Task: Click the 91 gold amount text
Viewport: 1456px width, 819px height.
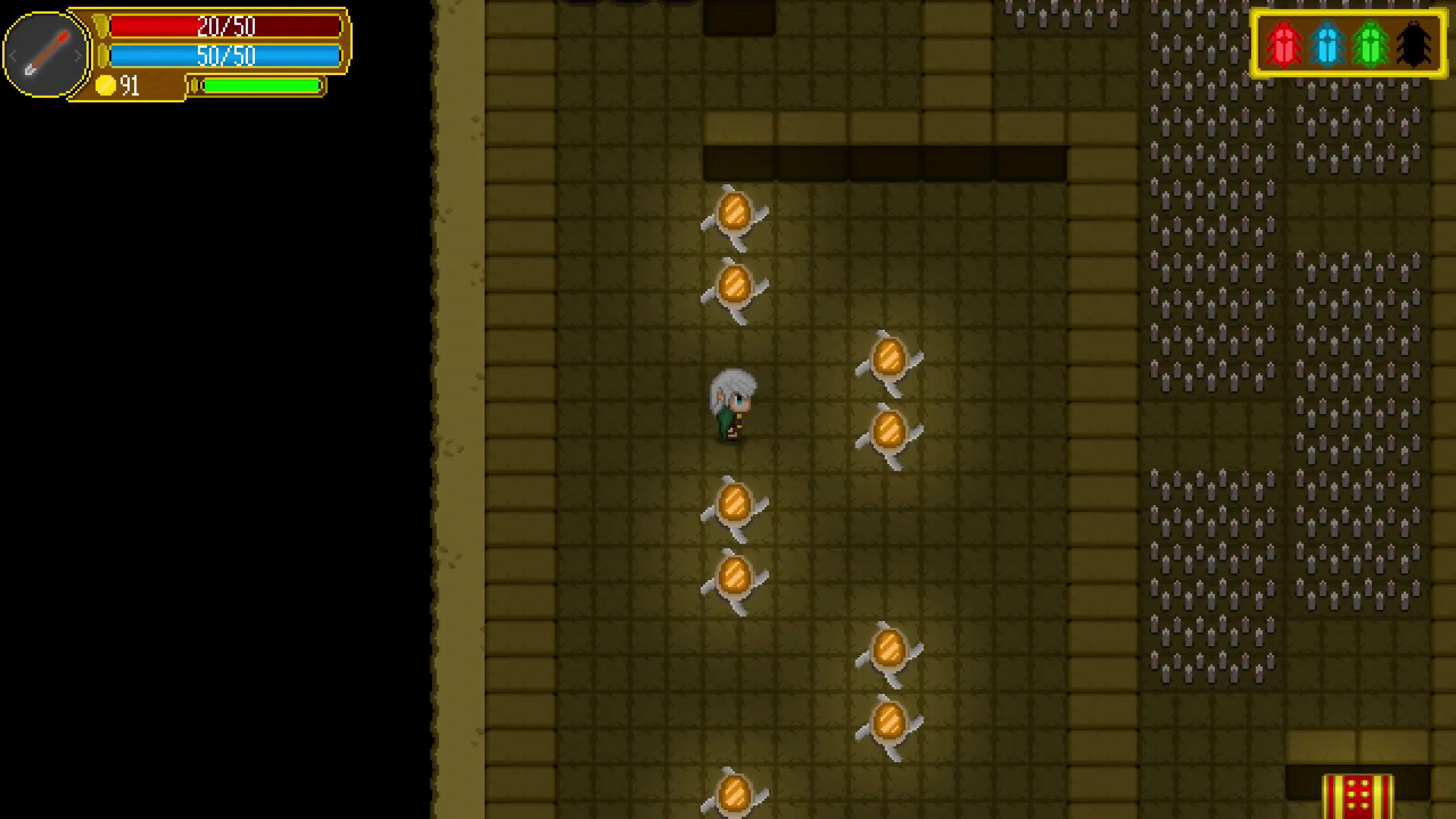Action: click(x=130, y=85)
